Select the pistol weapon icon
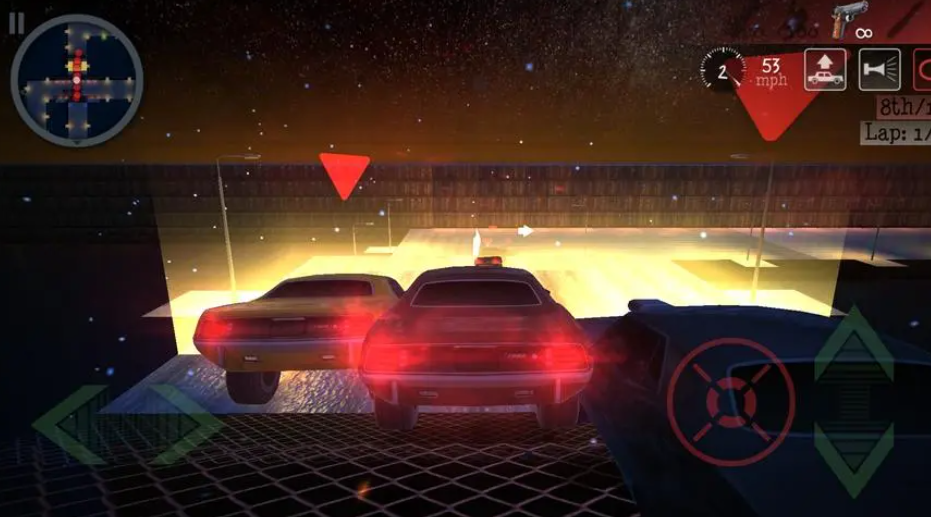 point(849,19)
